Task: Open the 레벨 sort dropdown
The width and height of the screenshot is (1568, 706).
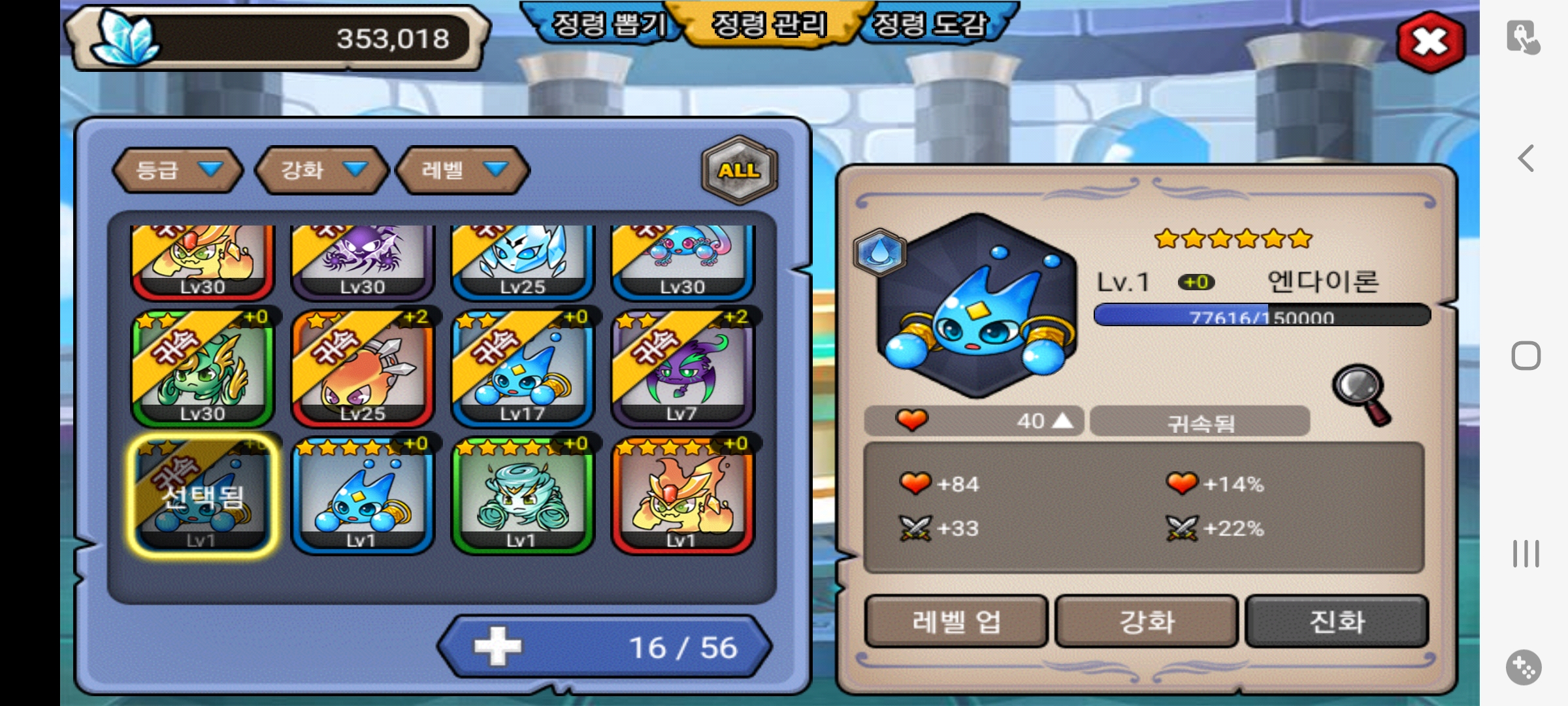Action: click(x=463, y=170)
